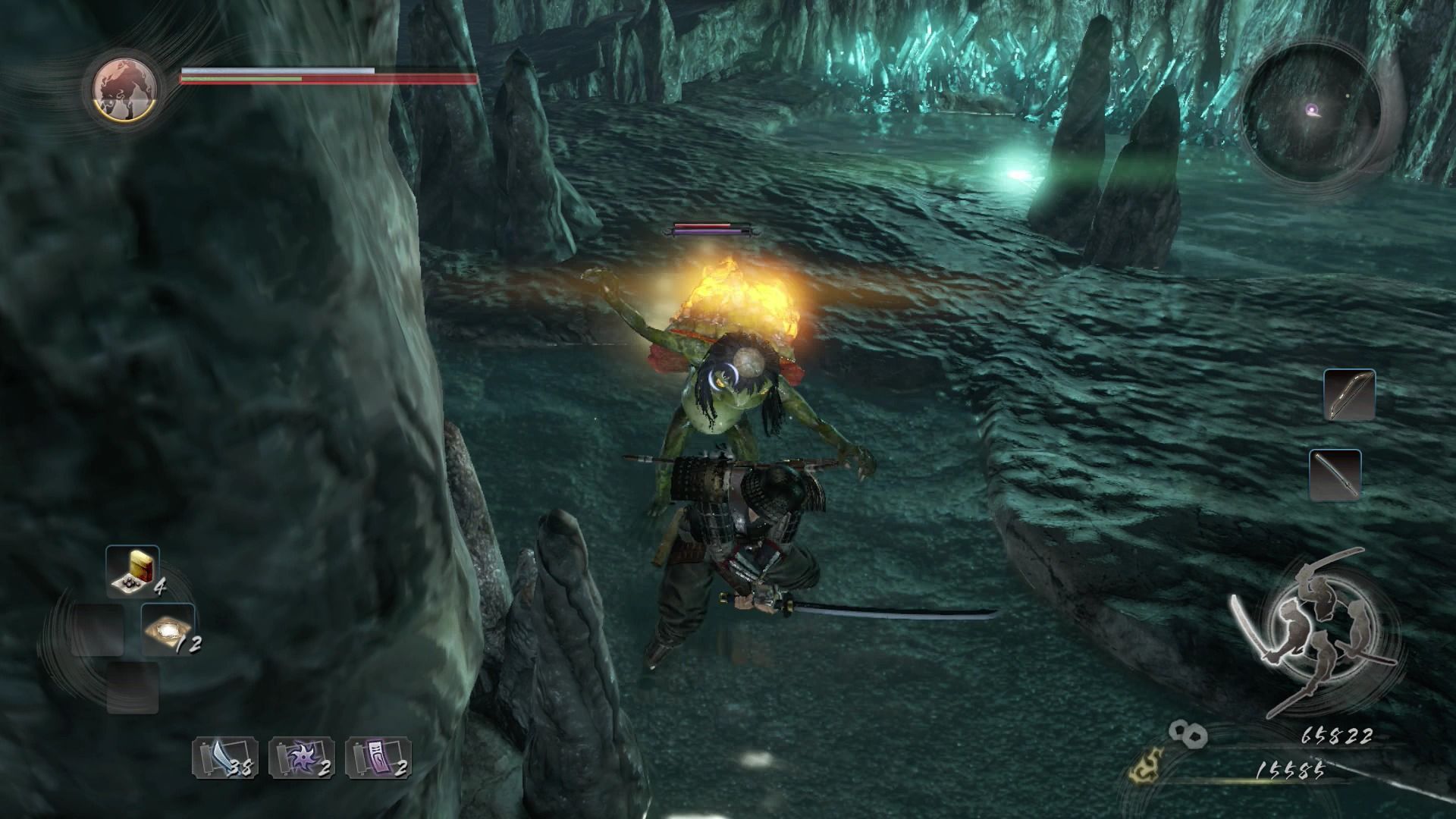
Task: Click the guardian spirit portrait icon
Action: click(x=125, y=89)
